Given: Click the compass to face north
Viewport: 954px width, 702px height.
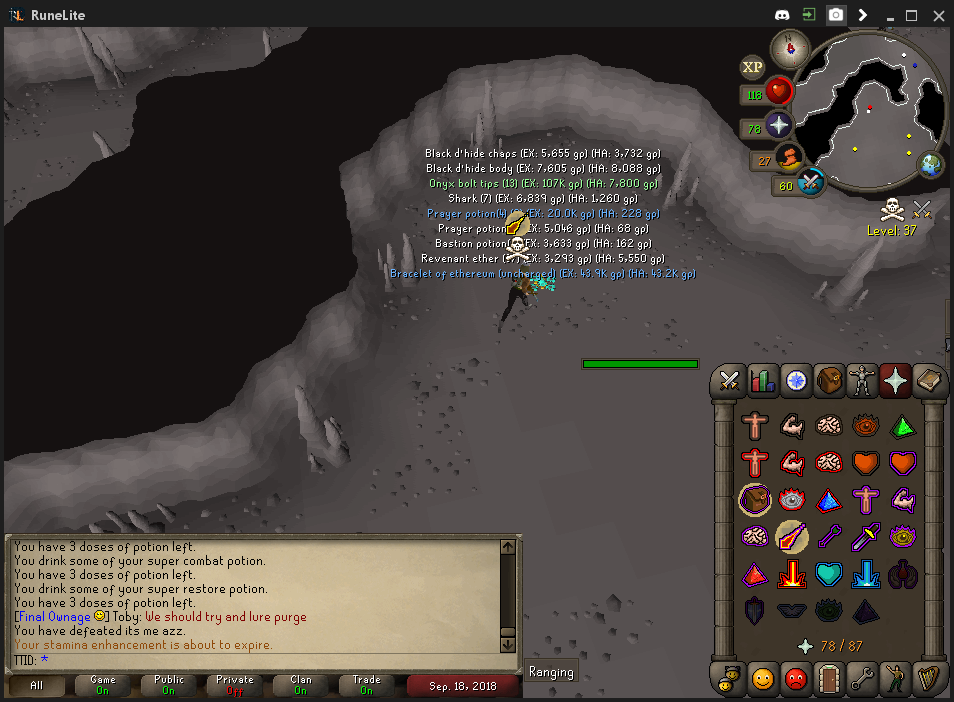Looking at the screenshot, I should point(789,47).
